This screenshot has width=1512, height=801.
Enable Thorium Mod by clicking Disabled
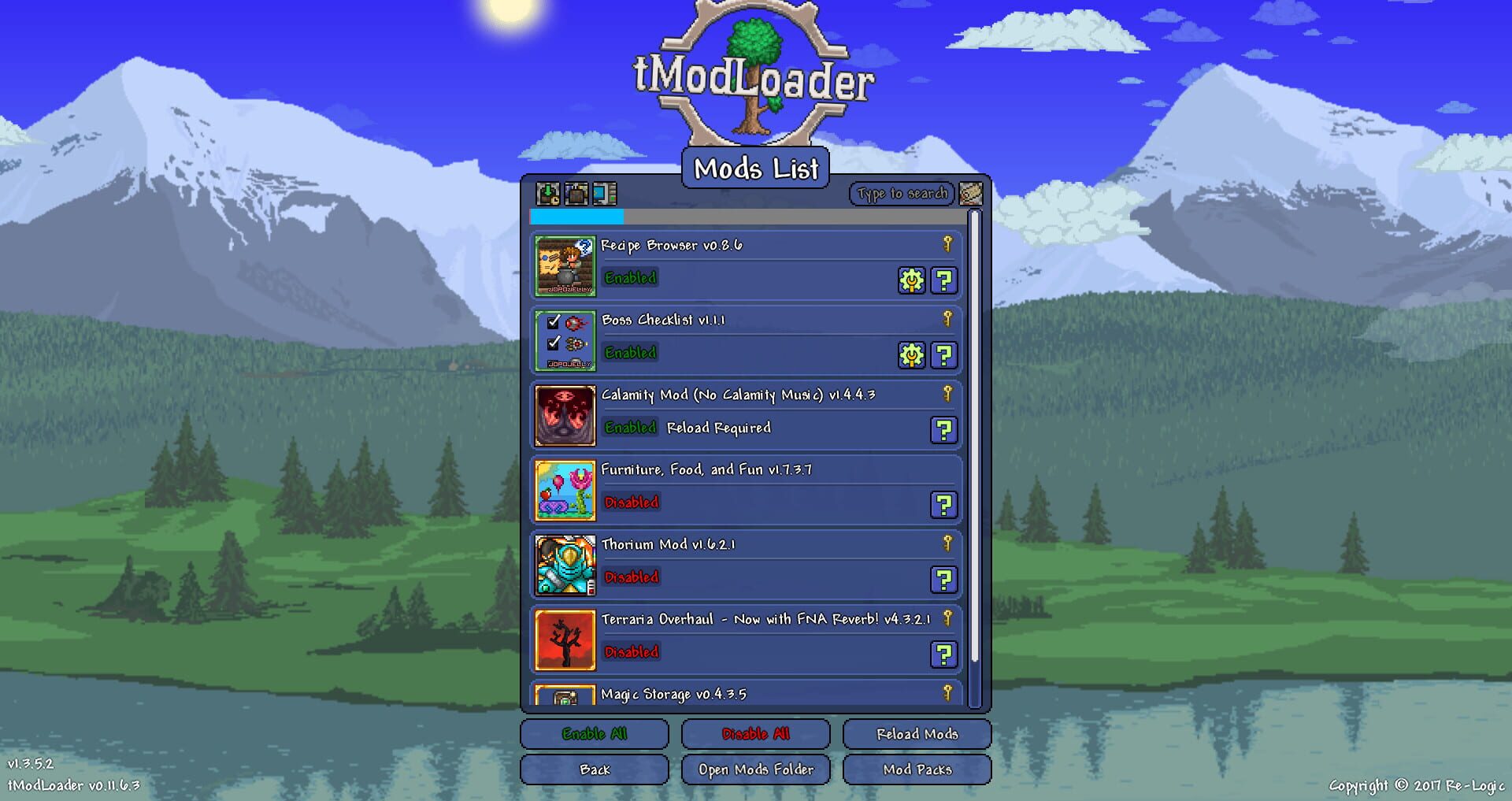click(x=630, y=577)
